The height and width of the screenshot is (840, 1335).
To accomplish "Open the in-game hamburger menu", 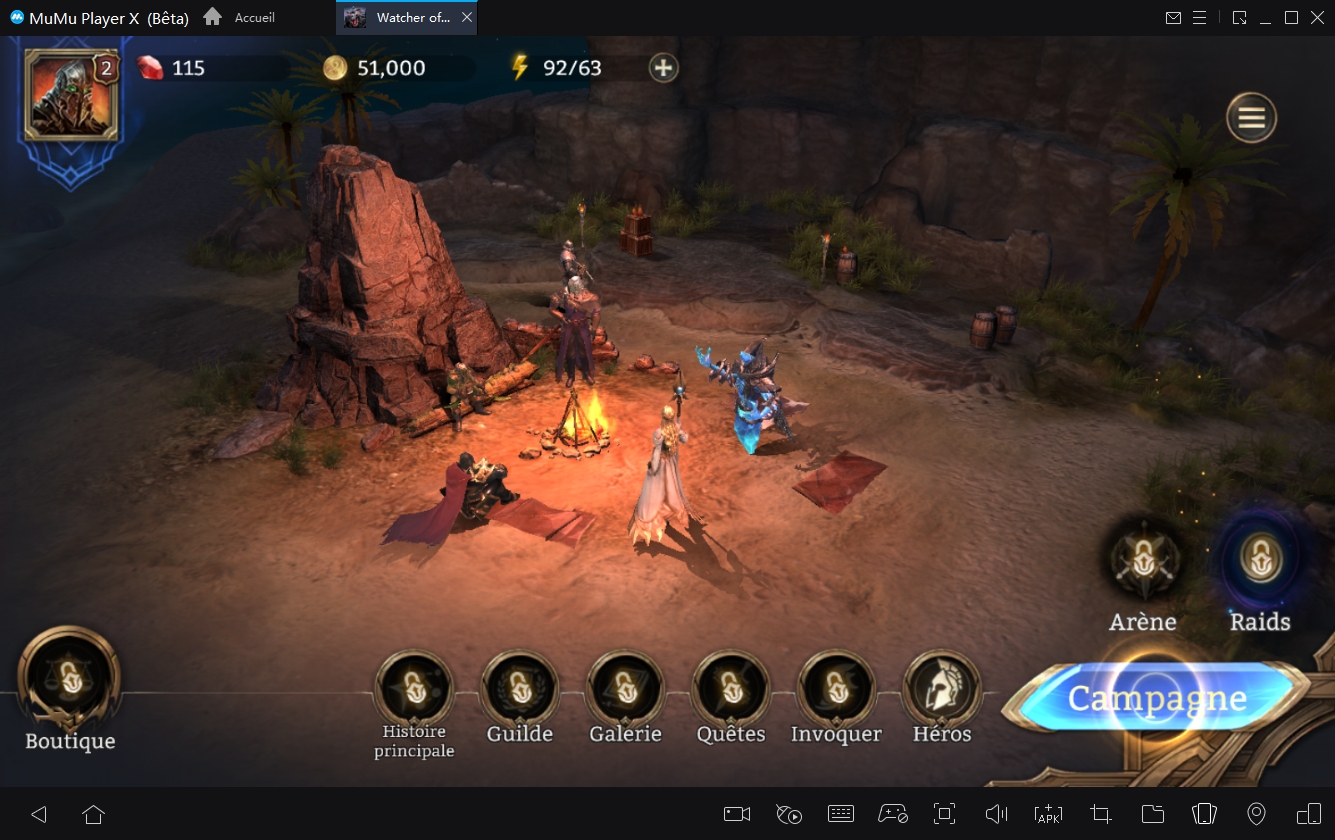I will pos(1250,117).
